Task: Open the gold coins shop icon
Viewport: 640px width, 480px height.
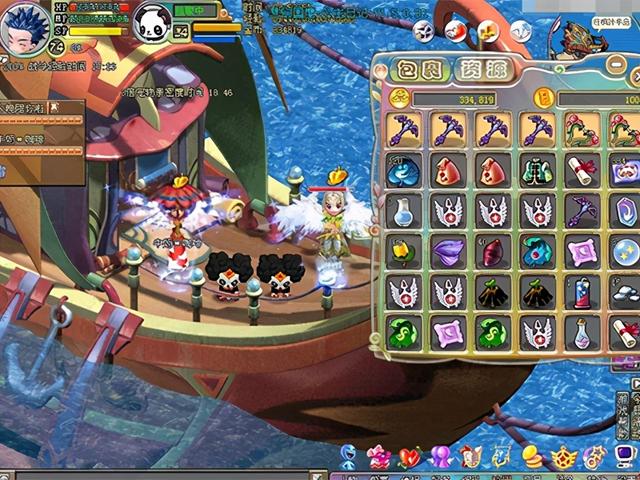Action: pos(533,458)
